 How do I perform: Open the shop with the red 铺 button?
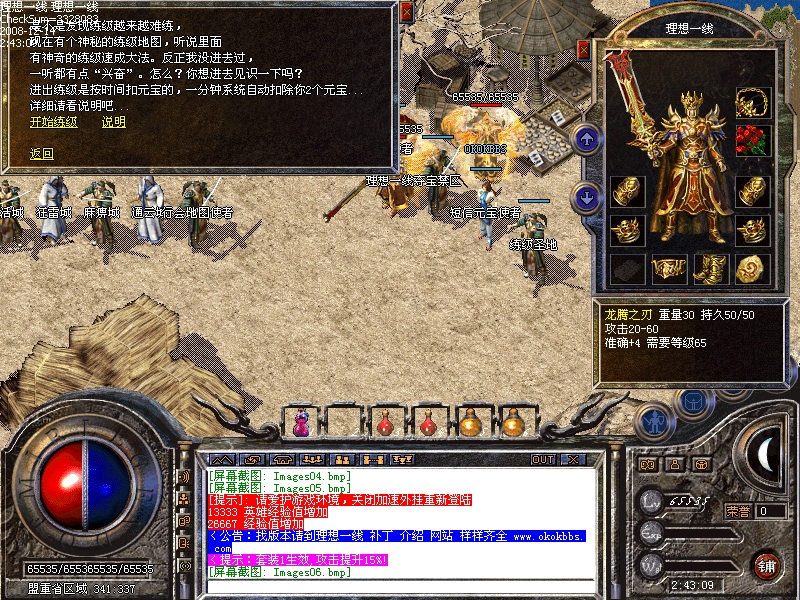tap(766, 564)
